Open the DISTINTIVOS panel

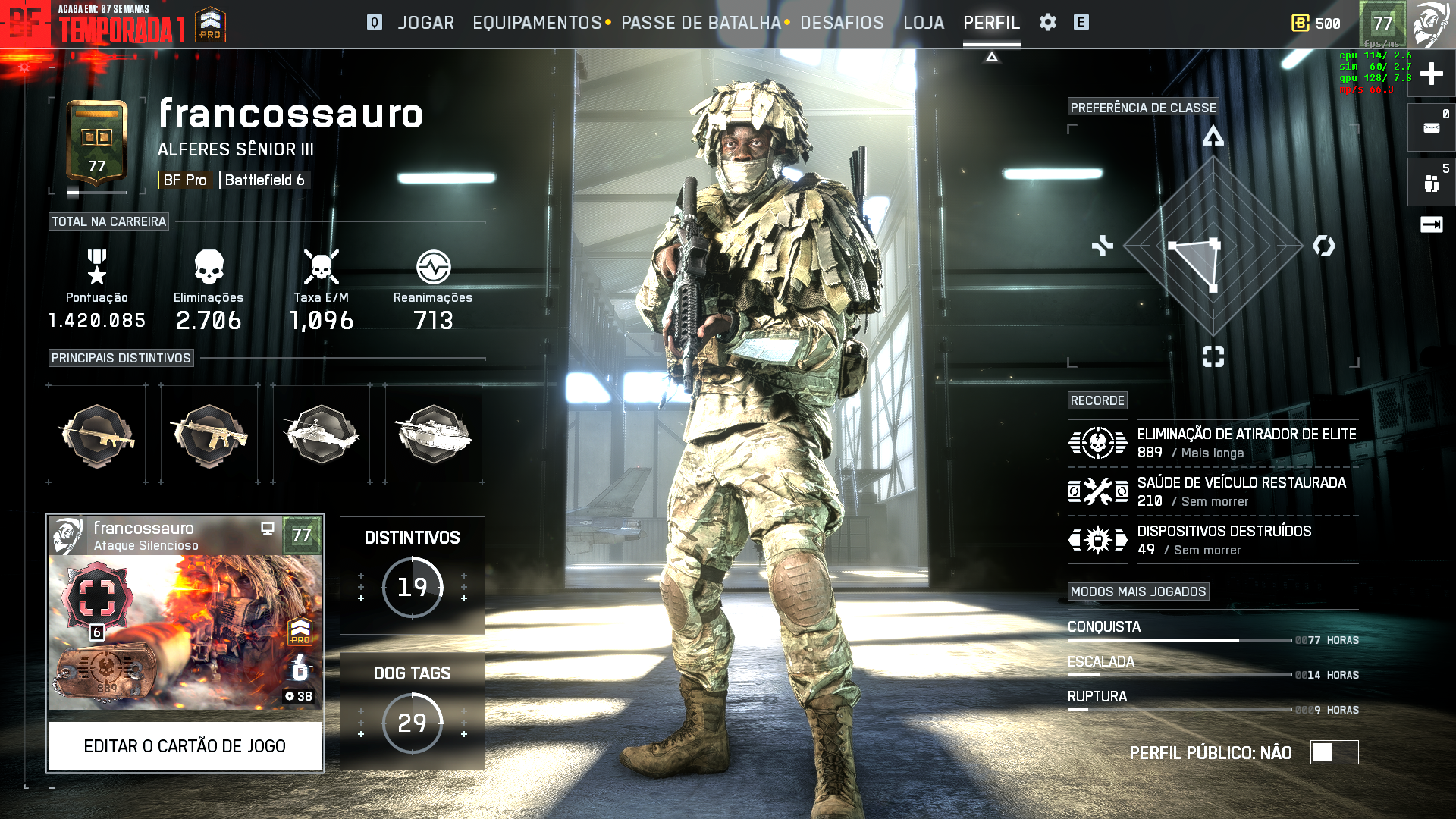tap(412, 575)
